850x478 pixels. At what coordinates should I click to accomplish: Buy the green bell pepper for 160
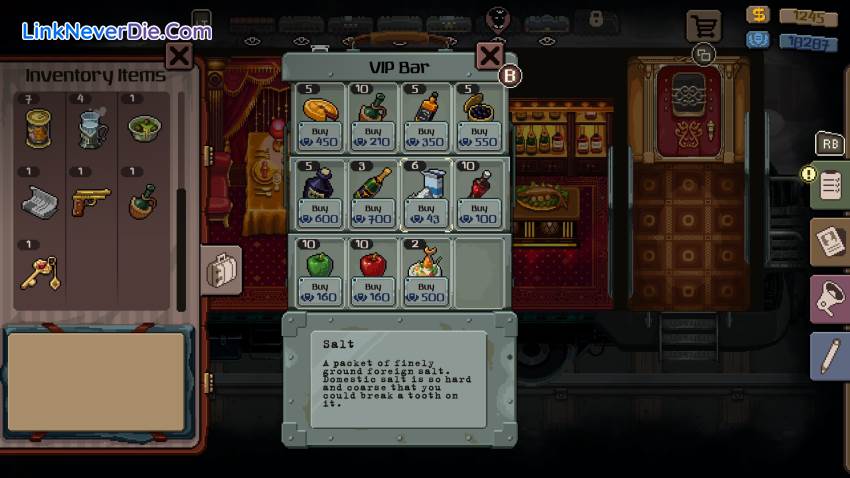coord(319,290)
